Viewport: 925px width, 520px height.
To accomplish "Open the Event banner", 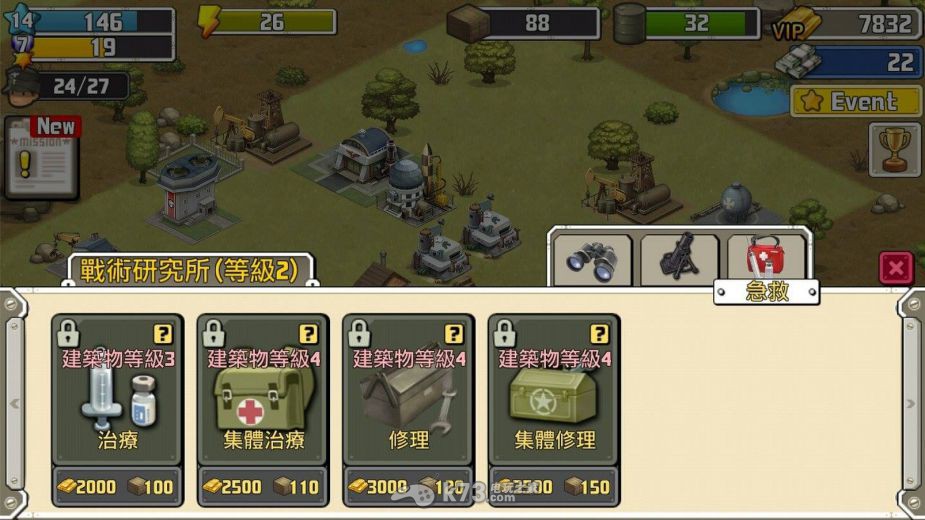I will click(x=855, y=101).
